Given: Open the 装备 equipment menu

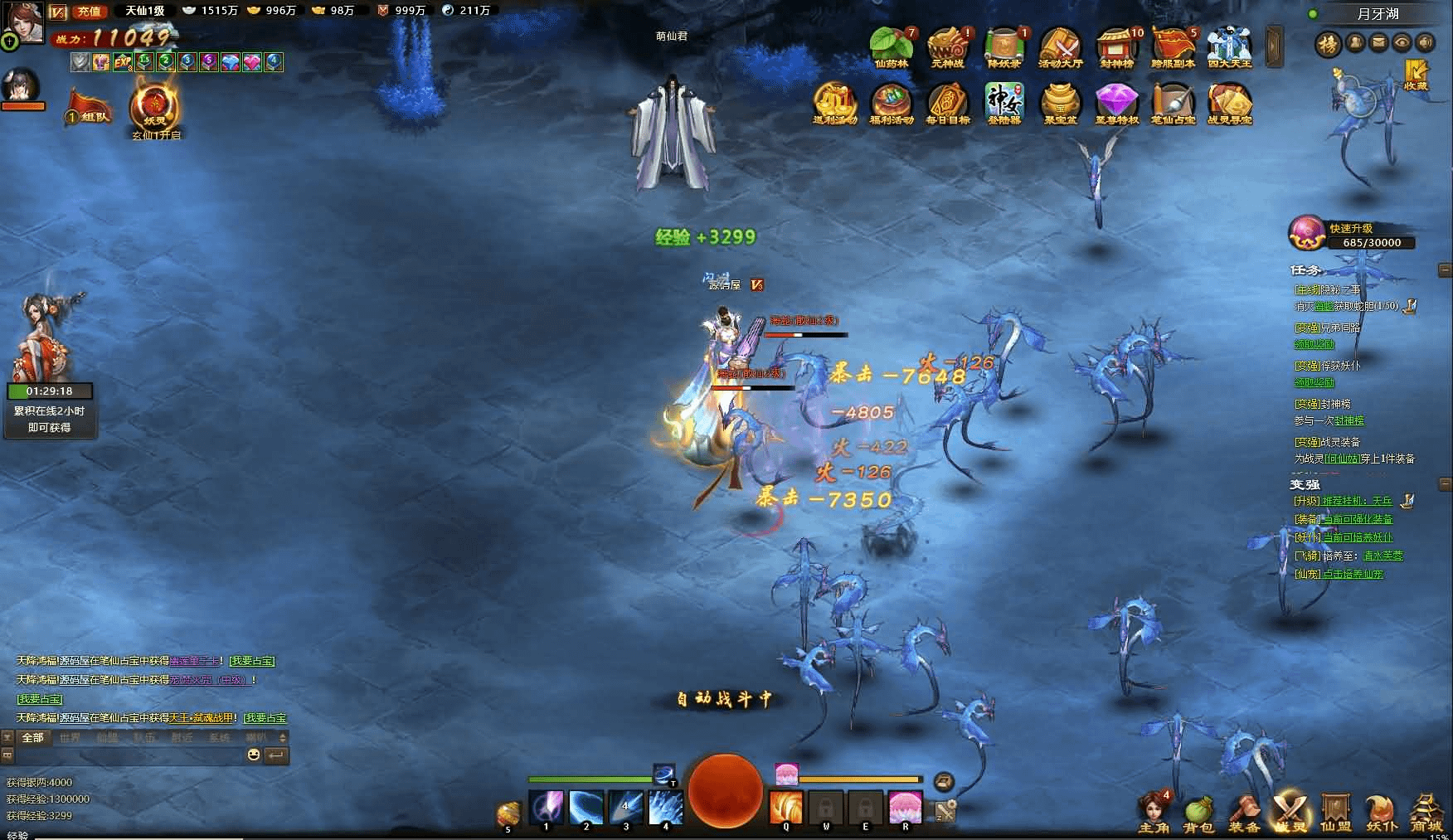Looking at the screenshot, I should tap(1244, 813).
